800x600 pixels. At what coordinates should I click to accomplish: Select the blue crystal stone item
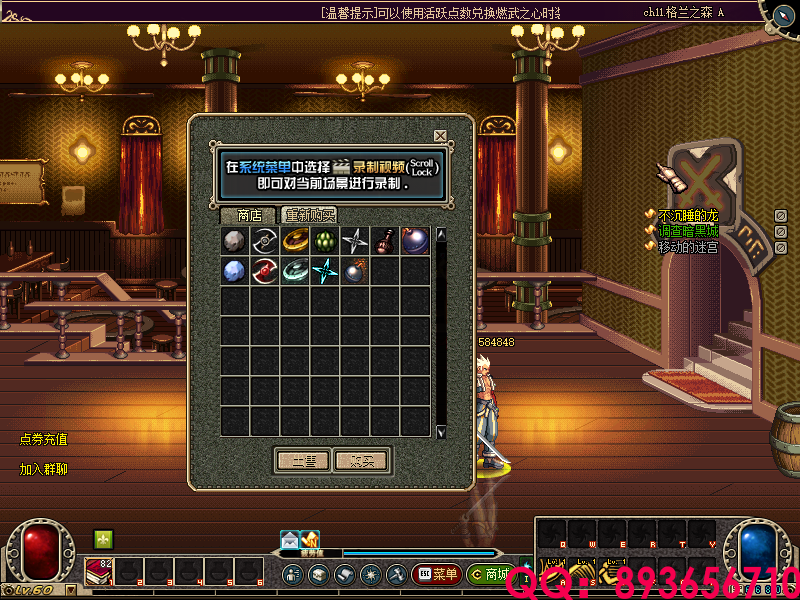pyautogui.click(x=235, y=271)
